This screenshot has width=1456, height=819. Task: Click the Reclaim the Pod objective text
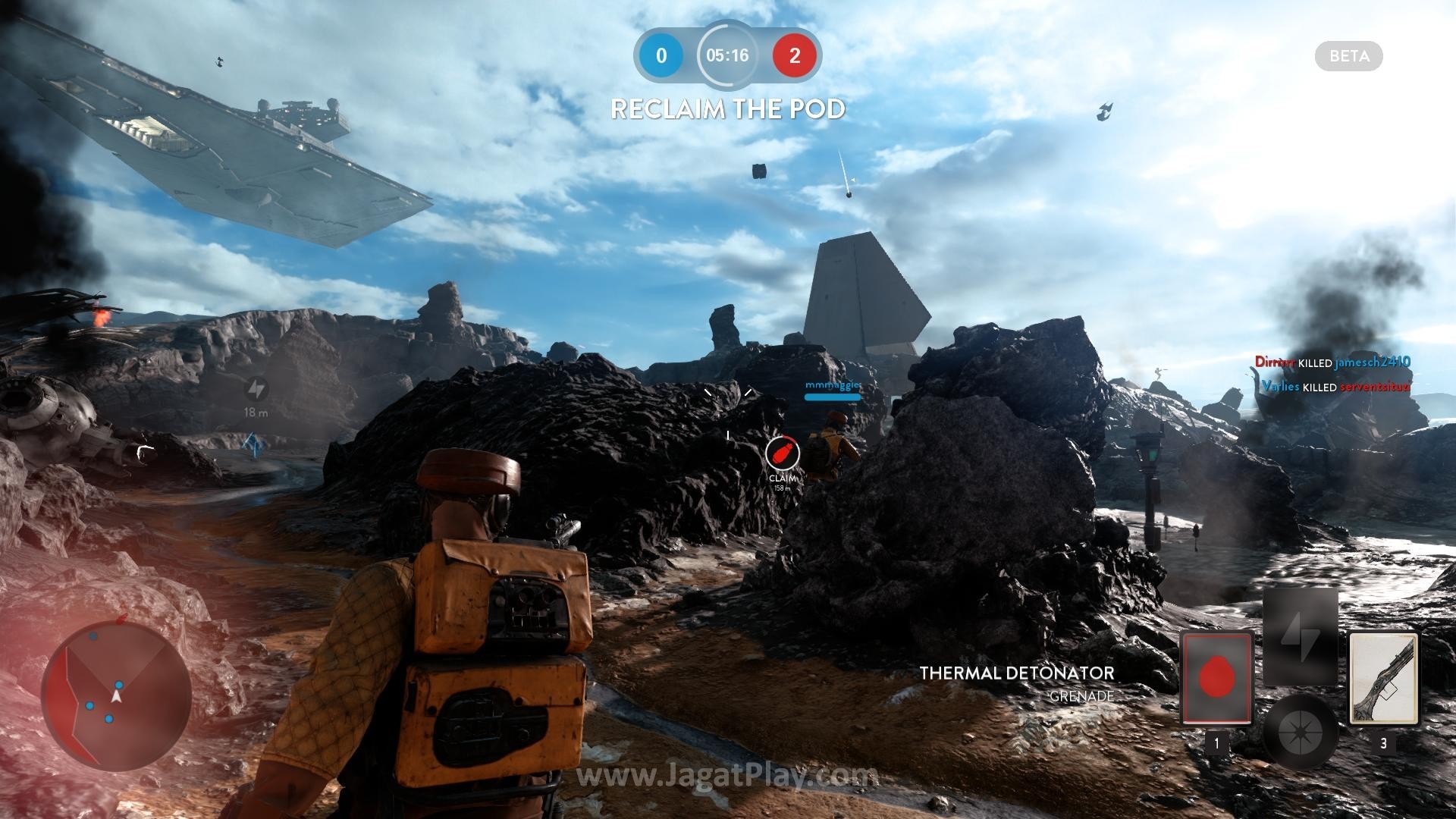727,109
